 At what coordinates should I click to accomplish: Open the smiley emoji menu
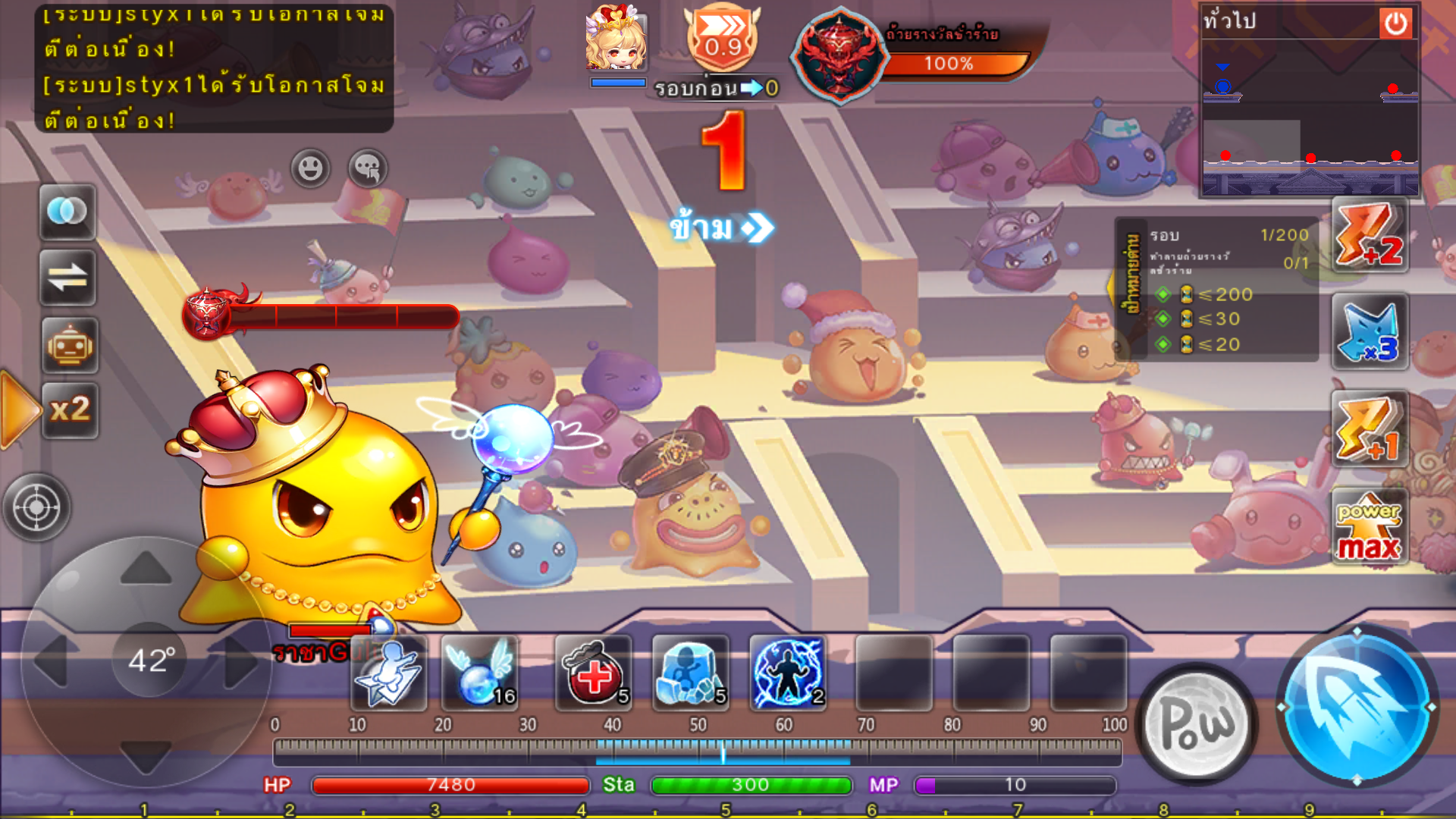coord(310,168)
